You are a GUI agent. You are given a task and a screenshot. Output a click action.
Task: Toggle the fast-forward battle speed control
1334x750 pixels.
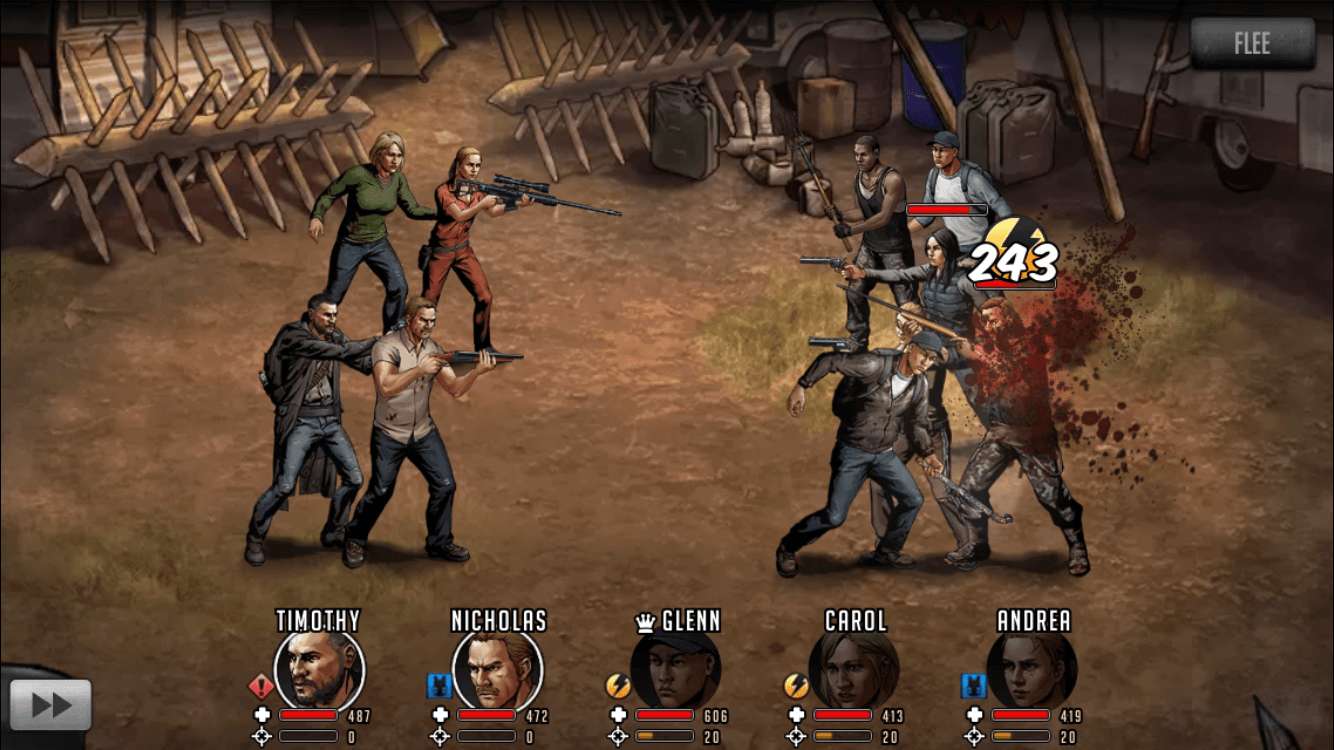coord(53,704)
